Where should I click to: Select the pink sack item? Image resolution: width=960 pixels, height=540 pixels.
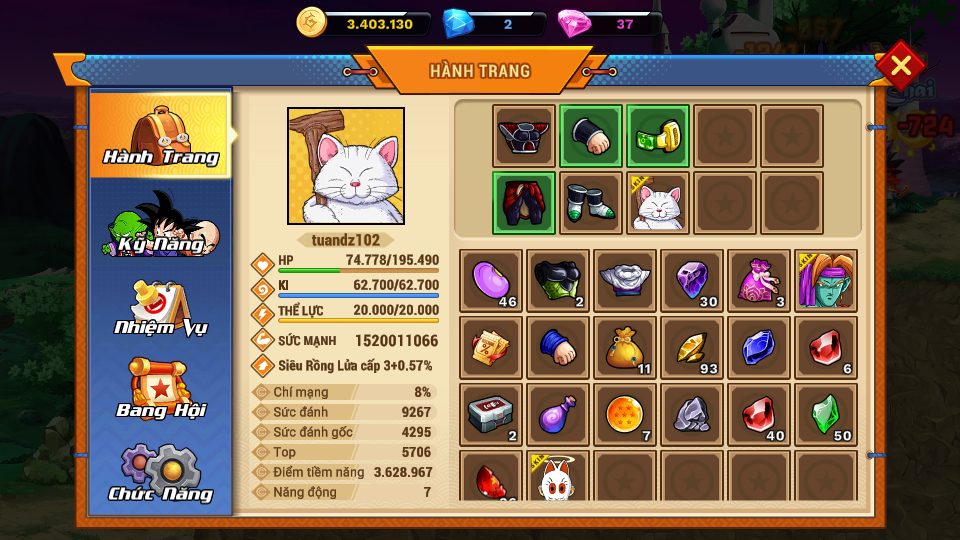point(759,280)
